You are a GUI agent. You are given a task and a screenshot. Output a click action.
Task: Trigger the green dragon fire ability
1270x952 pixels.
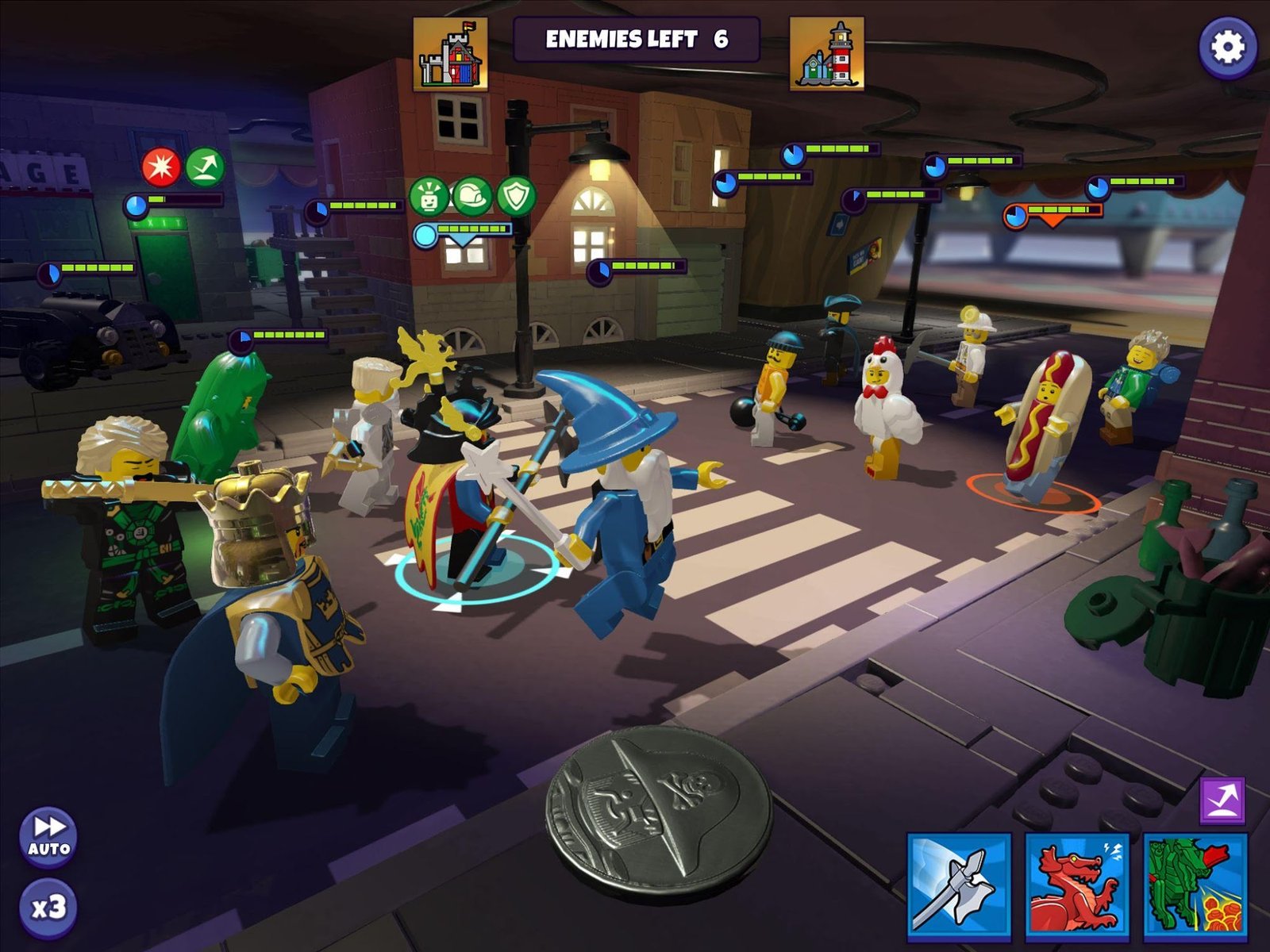[x=1195, y=883]
